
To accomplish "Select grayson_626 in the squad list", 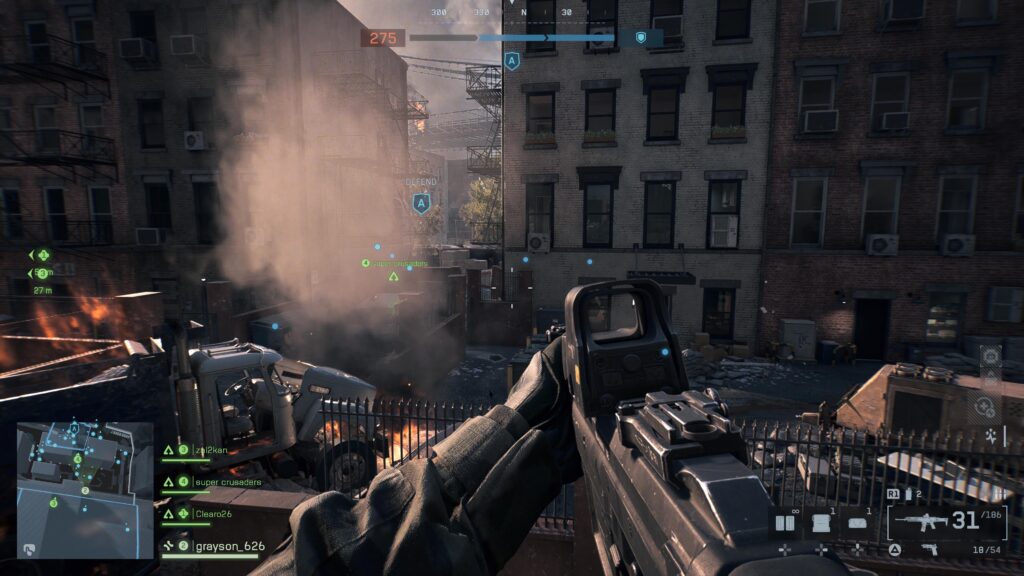I will click(x=230, y=546).
